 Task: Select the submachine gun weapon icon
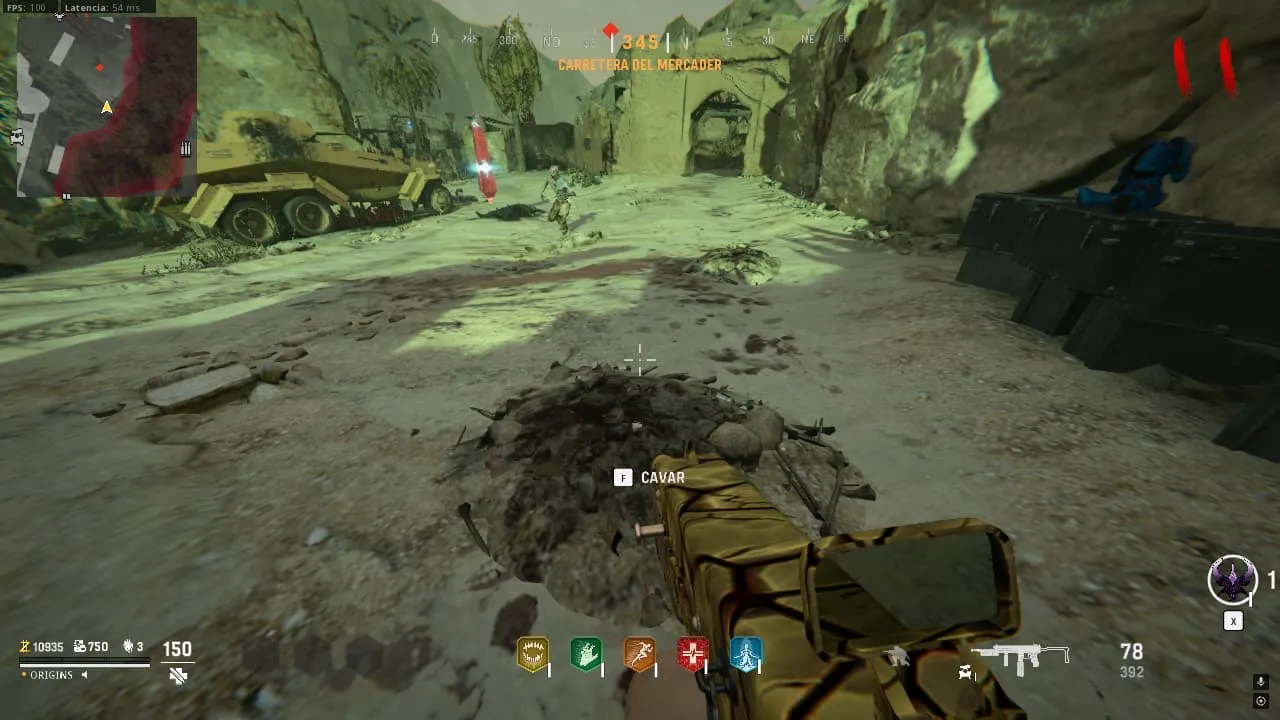pyautogui.click(x=1020, y=656)
